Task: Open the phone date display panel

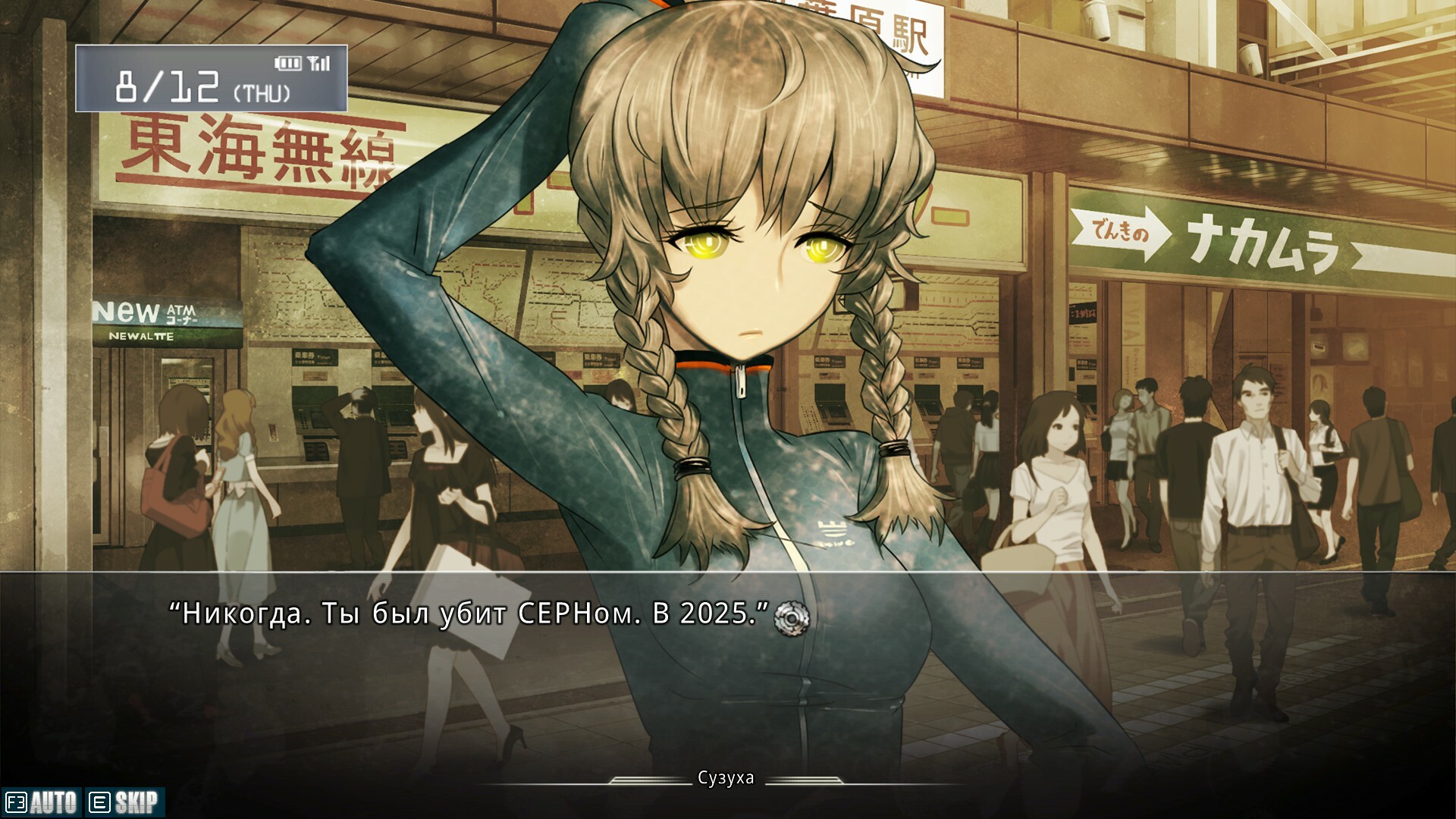Action: click(211, 79)
